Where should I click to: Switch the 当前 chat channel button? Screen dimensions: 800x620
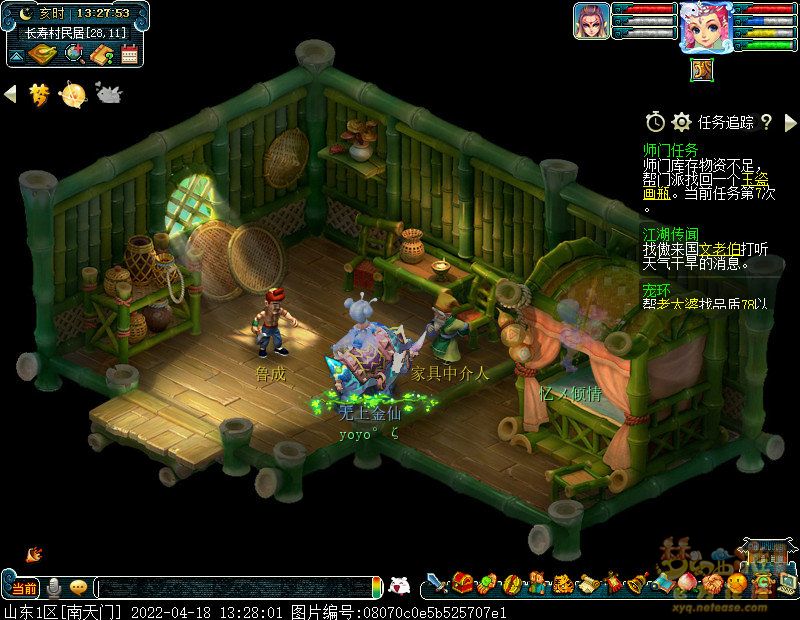tap(24, 587)
